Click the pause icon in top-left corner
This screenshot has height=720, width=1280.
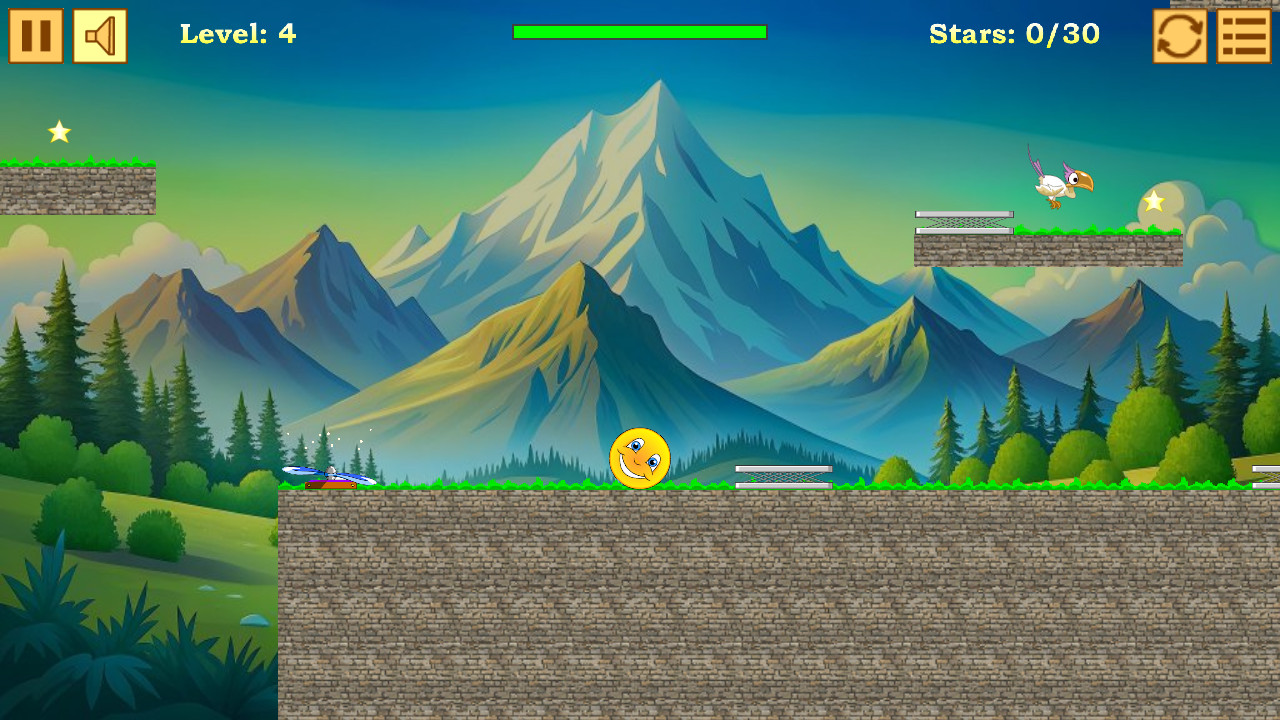tap(35, 35)
